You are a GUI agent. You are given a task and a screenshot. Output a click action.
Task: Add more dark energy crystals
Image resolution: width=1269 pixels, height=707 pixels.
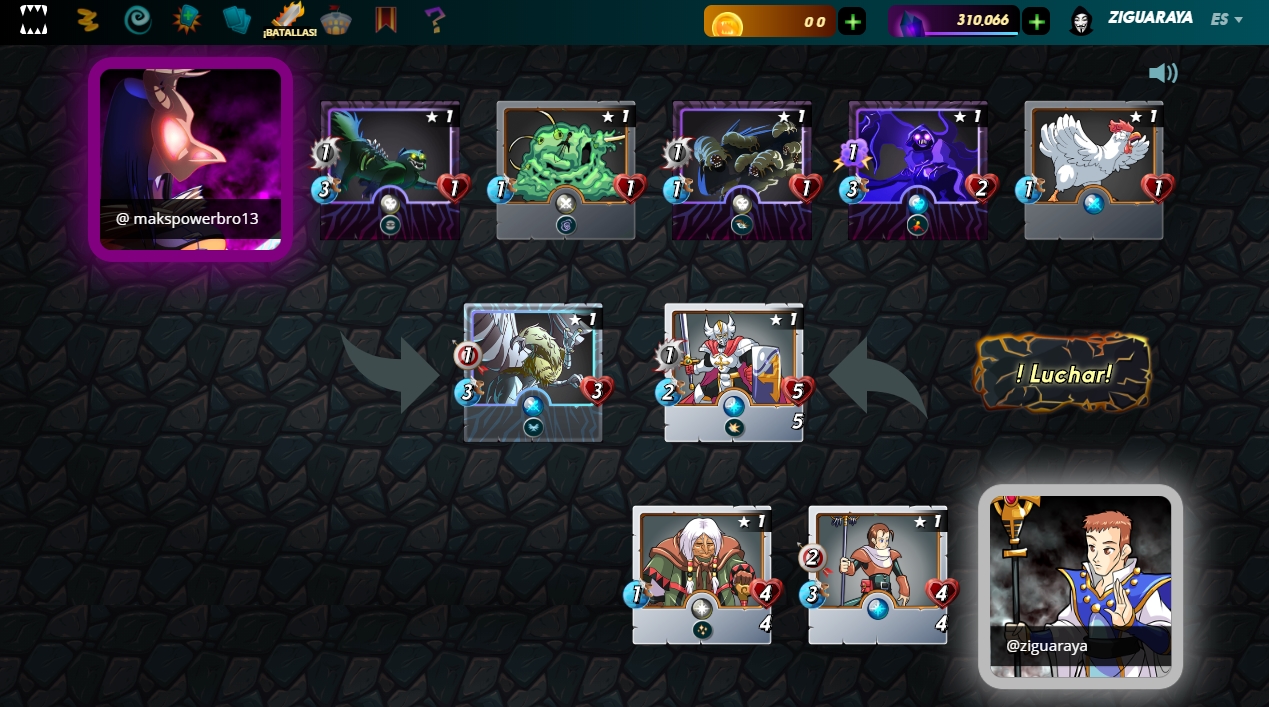(1036, 21)
